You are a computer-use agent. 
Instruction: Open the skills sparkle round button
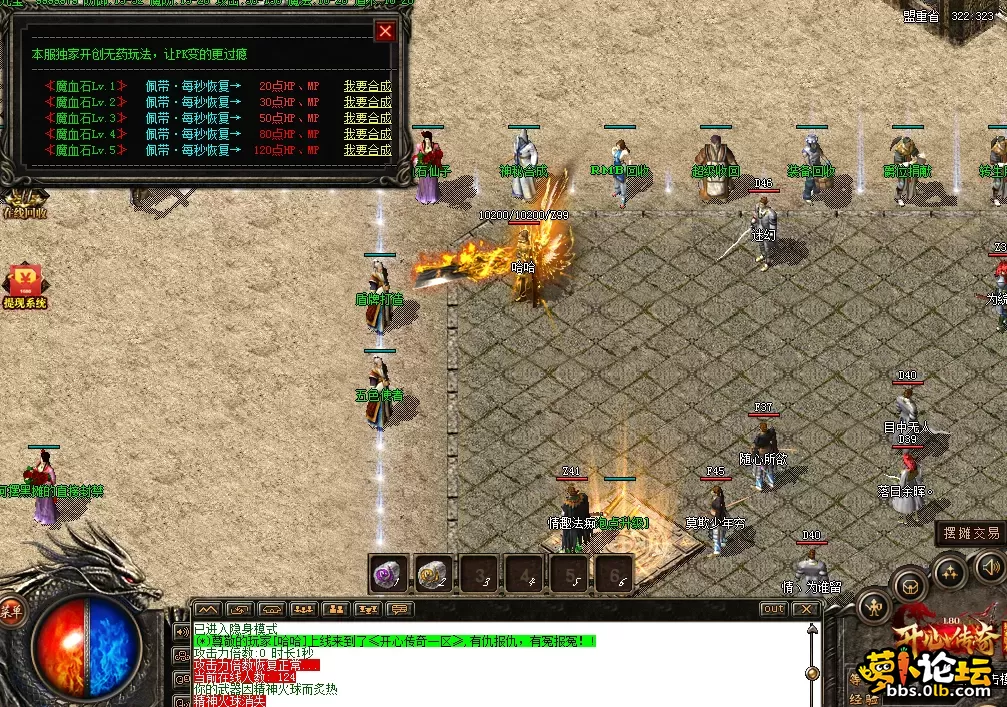(948, 571)
